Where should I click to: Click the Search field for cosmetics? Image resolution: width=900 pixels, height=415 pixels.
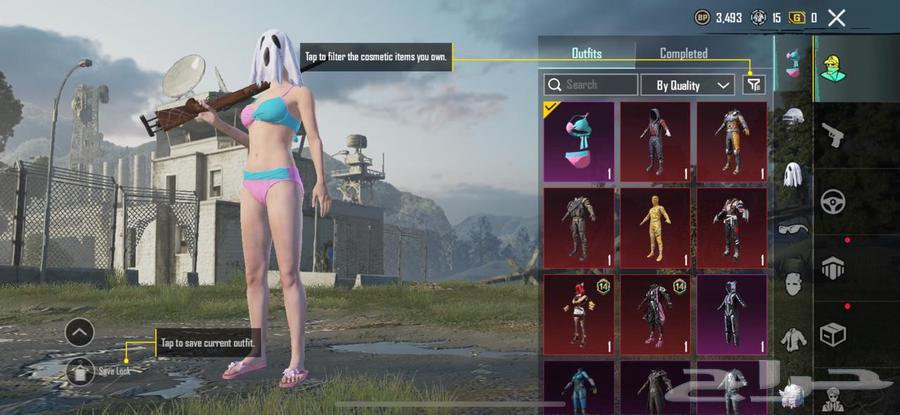(x=591, y=85)
